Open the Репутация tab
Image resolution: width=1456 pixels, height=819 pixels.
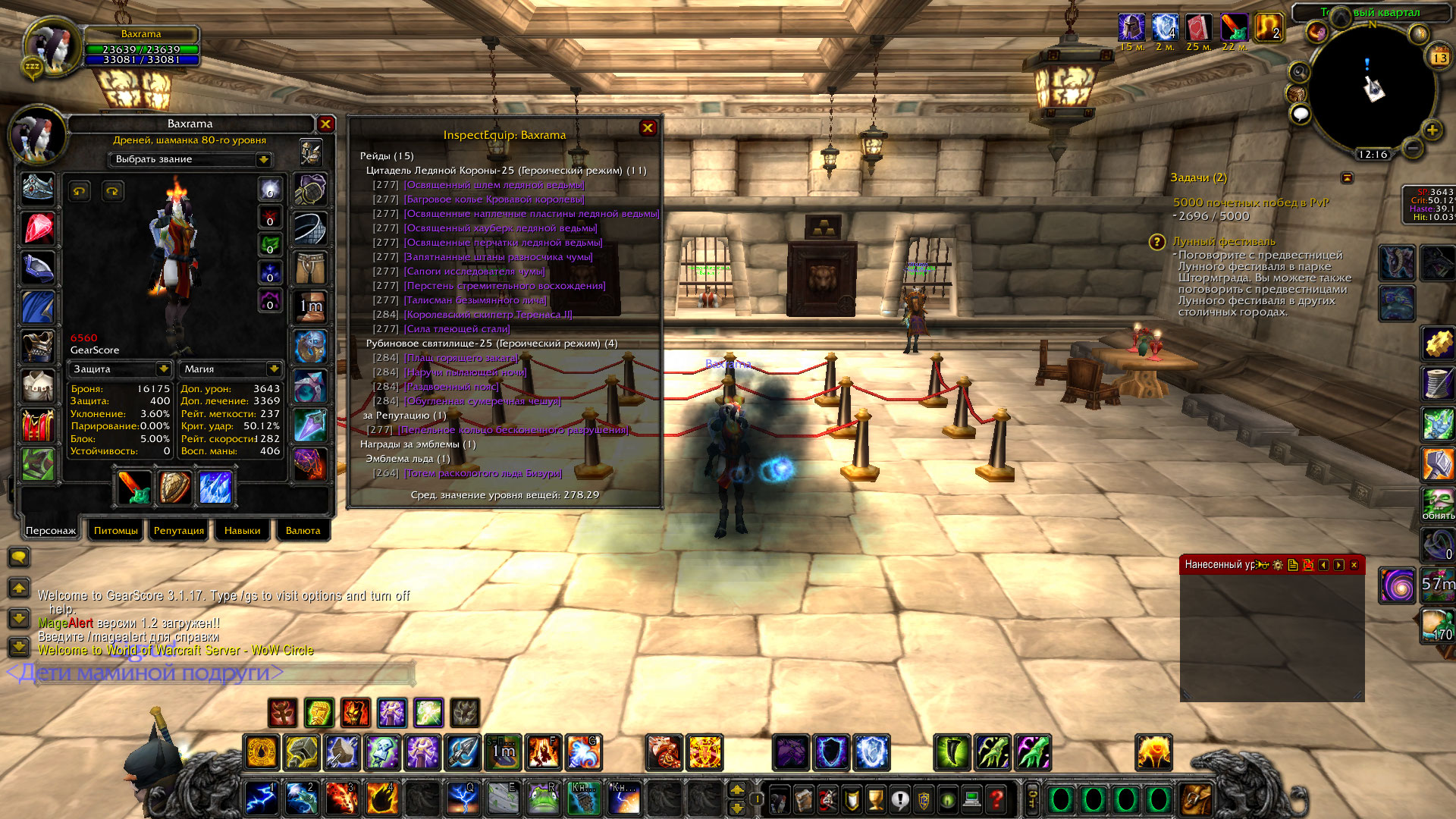pos(178,531)
